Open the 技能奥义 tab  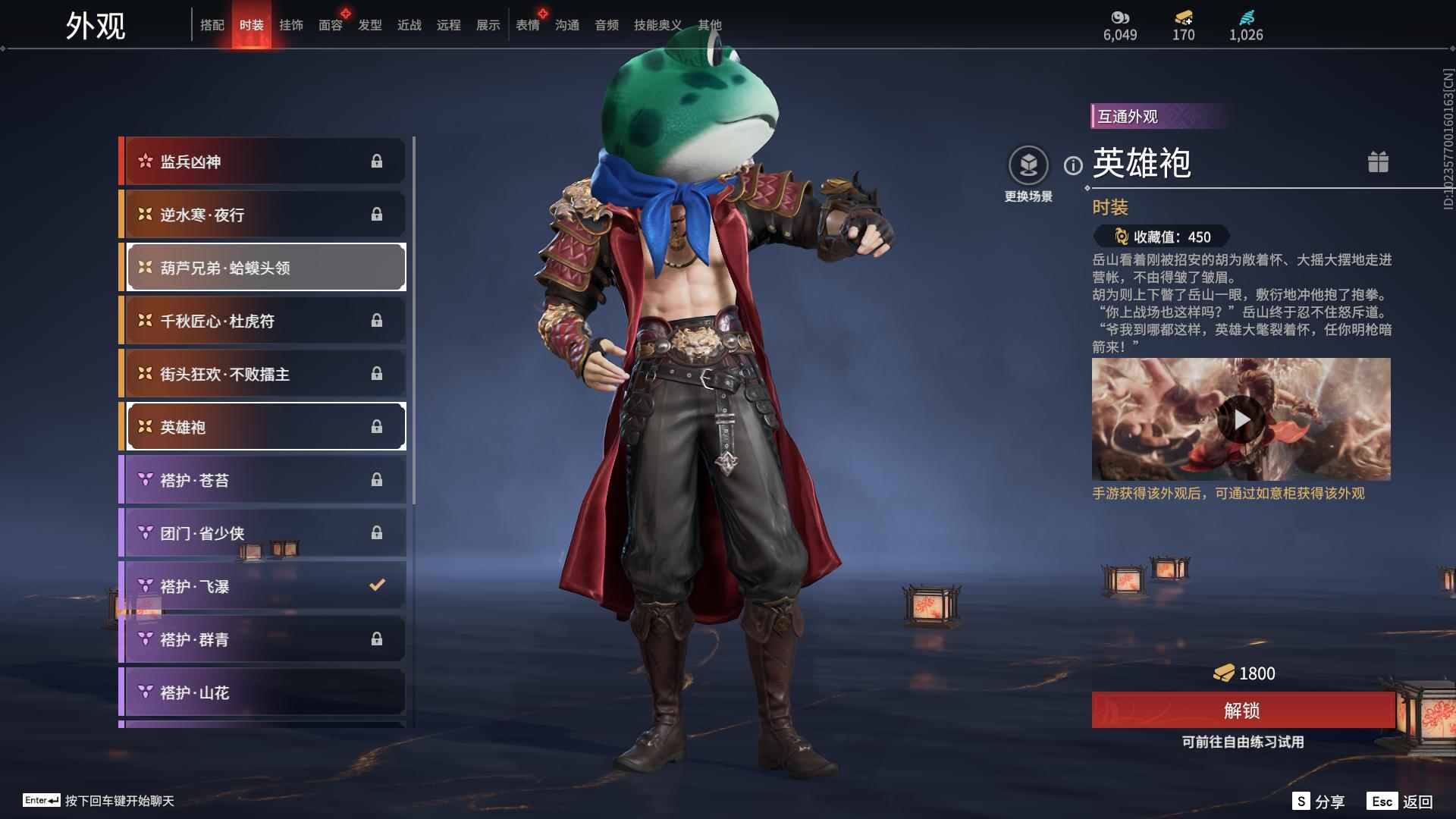pyautogui.click(x=657, y=25)
